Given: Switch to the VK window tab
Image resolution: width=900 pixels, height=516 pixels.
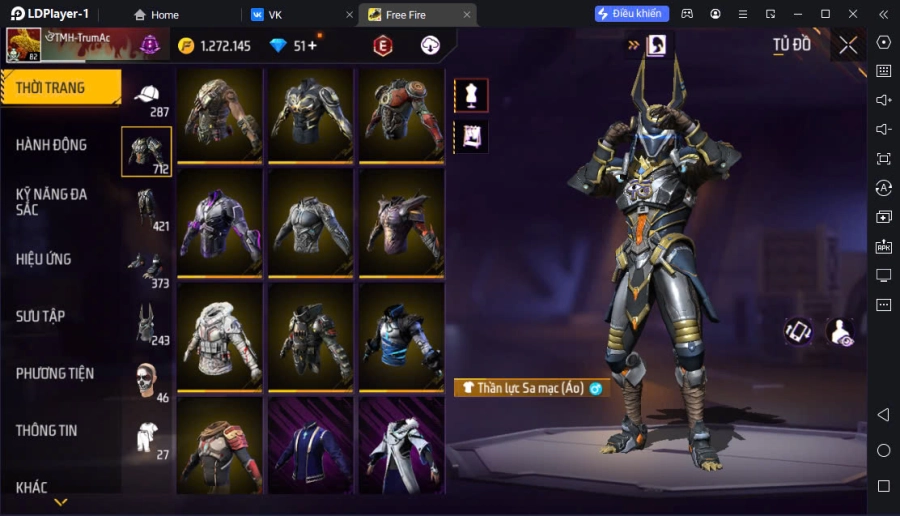Looking at the screenshot, I should point(298,15).
